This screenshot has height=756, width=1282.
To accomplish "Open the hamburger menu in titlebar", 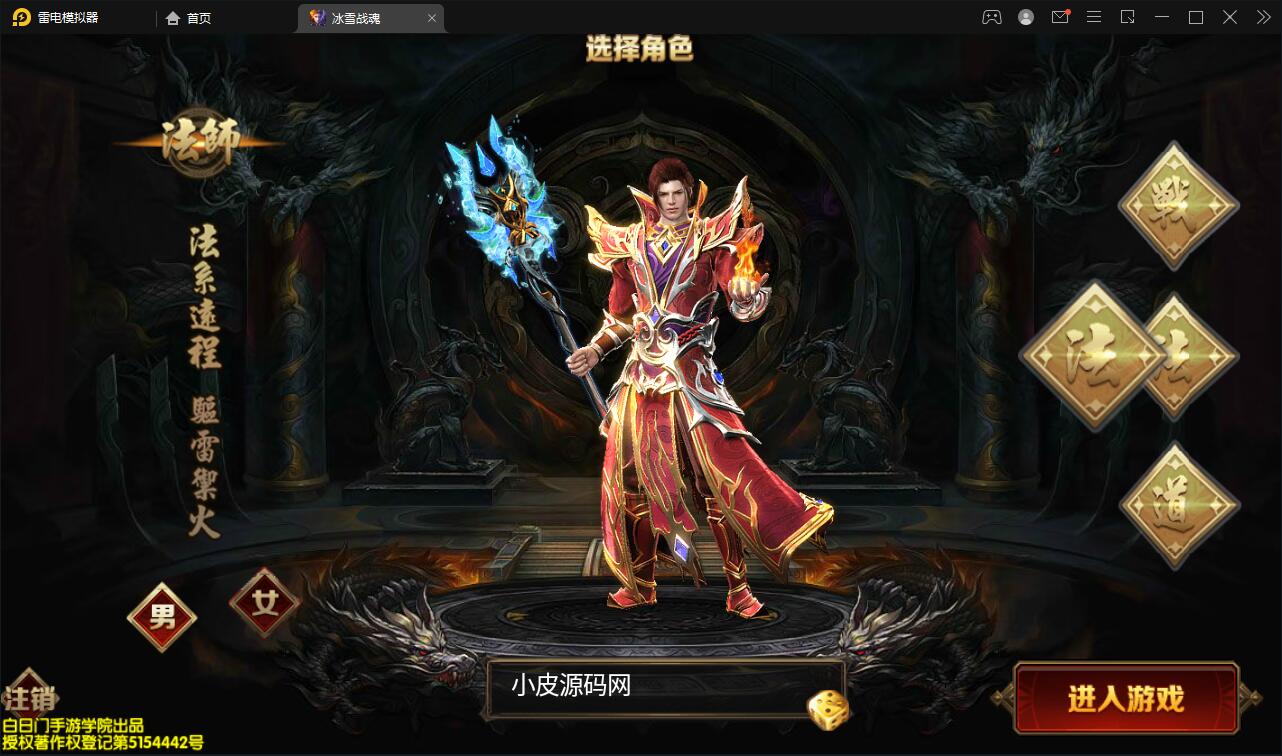I will (1094, 17).
